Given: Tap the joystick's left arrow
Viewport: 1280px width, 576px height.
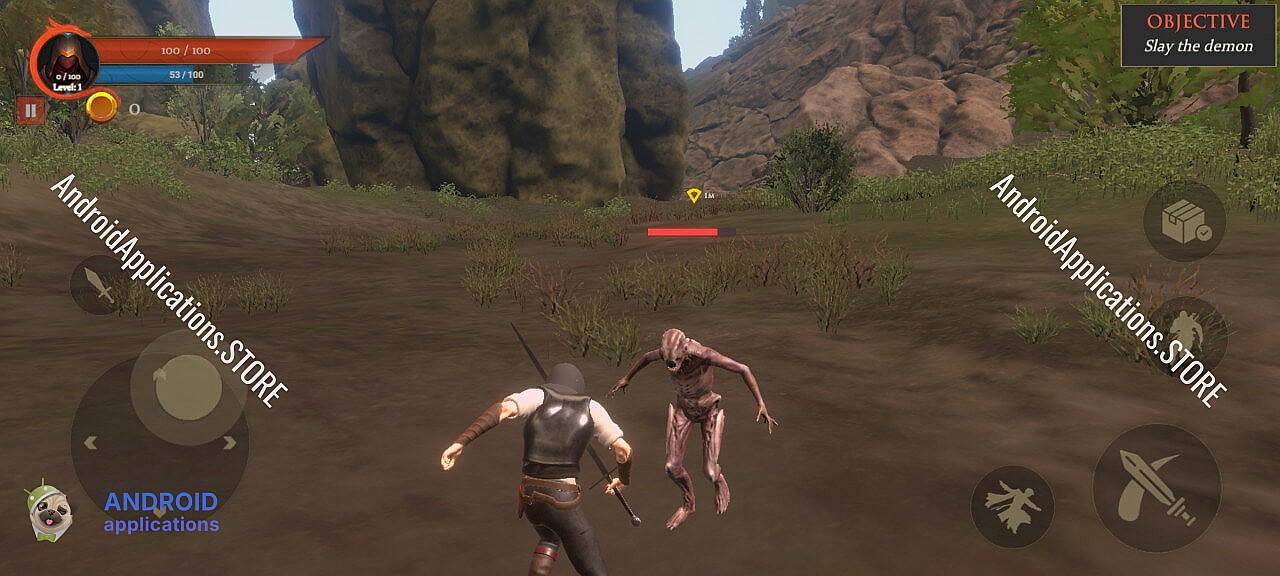Looking at the screenshot, I should [x=90, y=443].
